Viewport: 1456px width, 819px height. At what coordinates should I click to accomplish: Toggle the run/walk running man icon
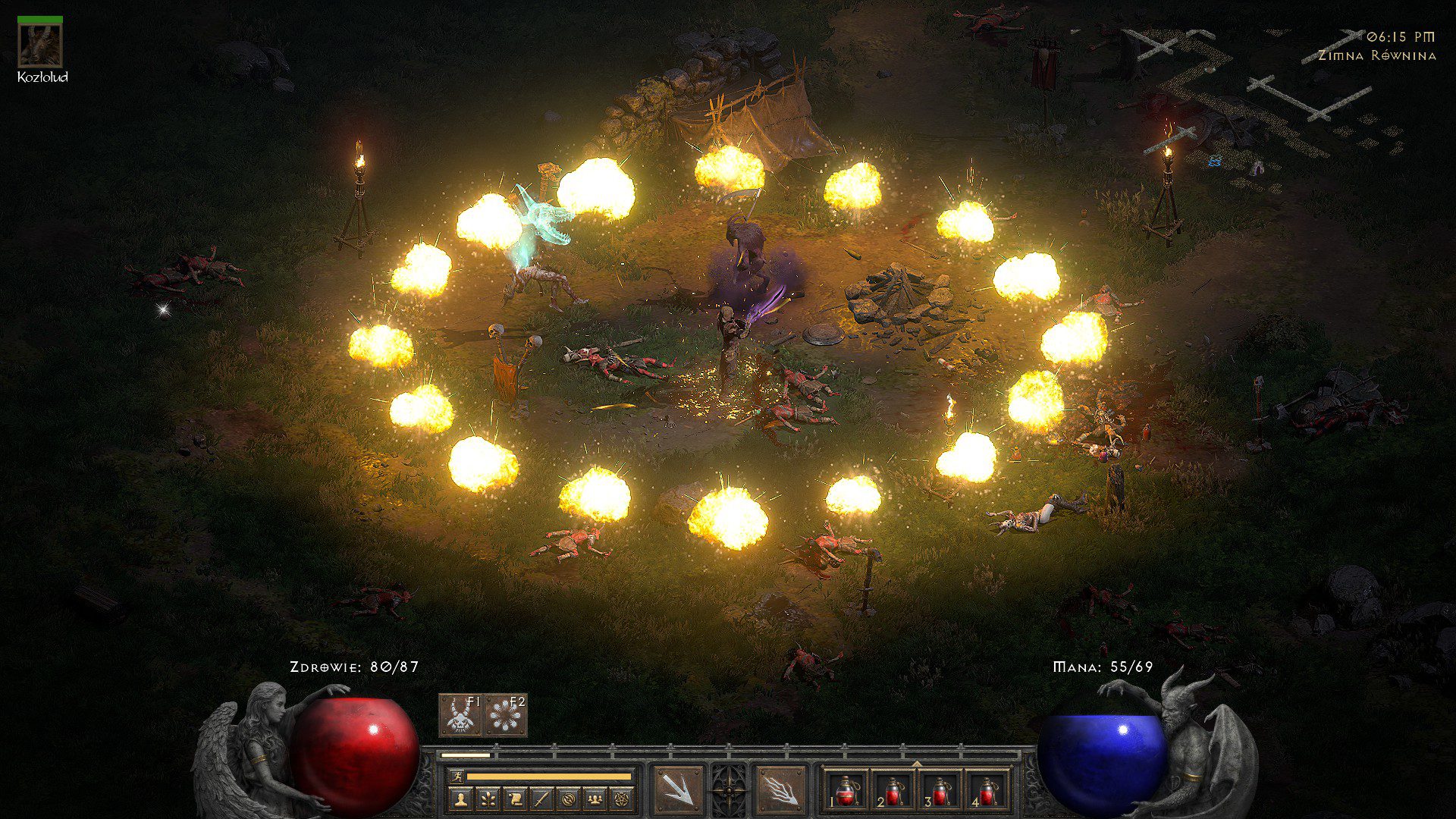455,777
